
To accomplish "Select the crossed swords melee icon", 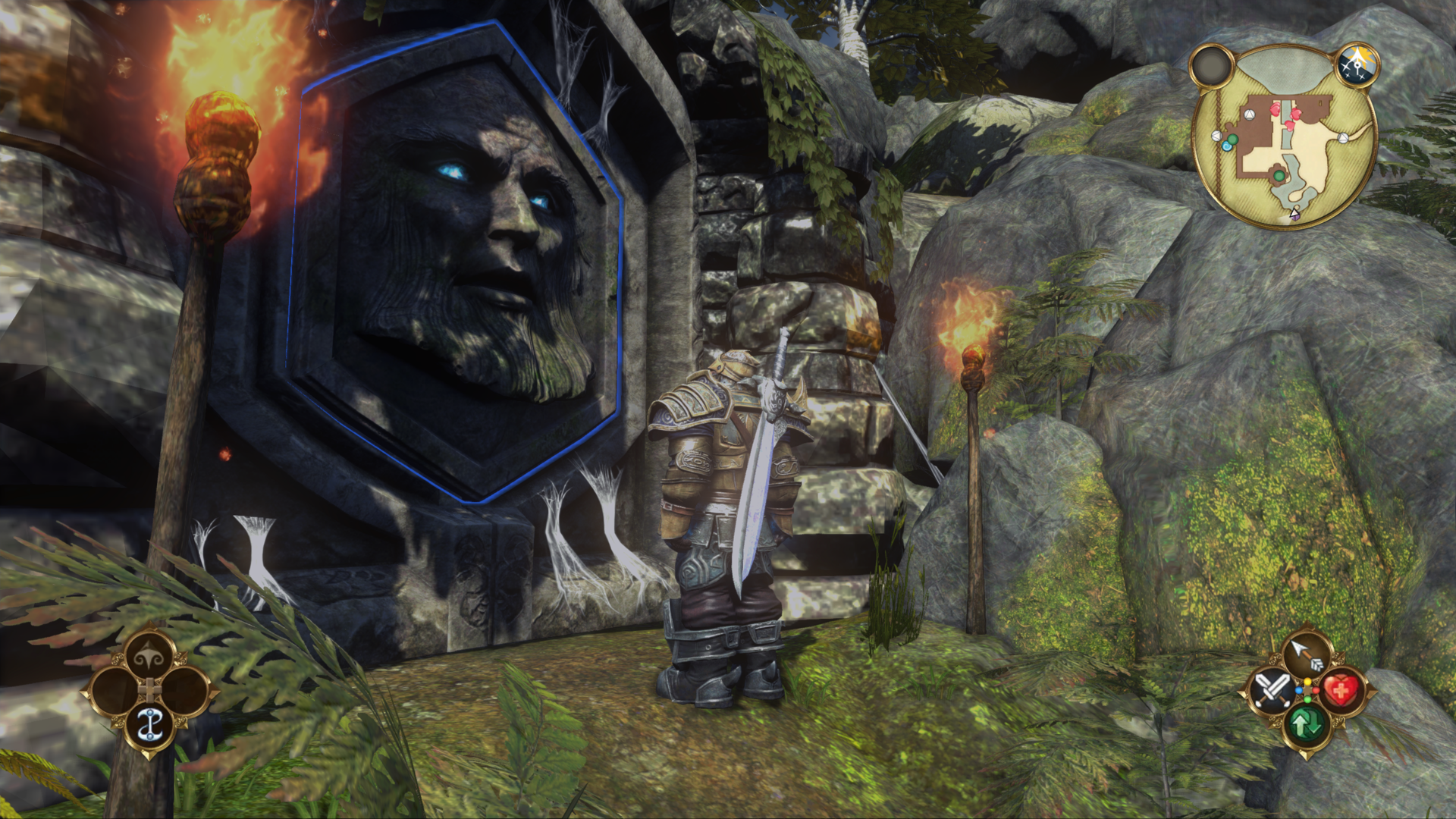I will click(x=1269, y=692).
